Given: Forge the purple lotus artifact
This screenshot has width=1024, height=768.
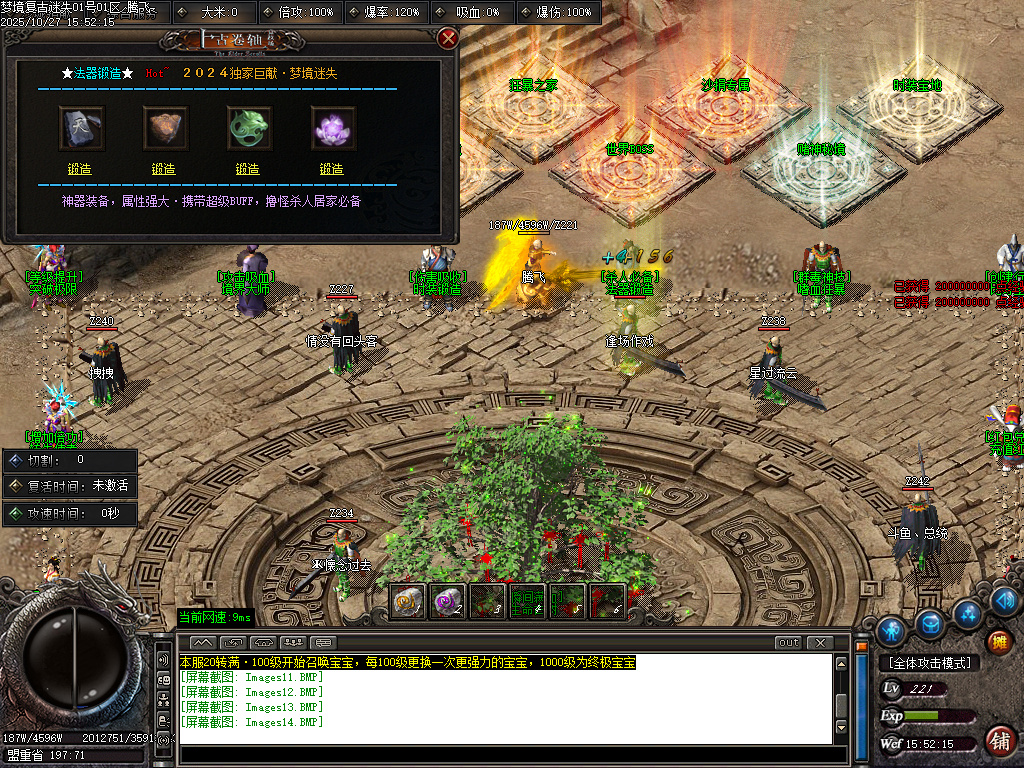Looking at the screenshot, I should pos(331,169).
